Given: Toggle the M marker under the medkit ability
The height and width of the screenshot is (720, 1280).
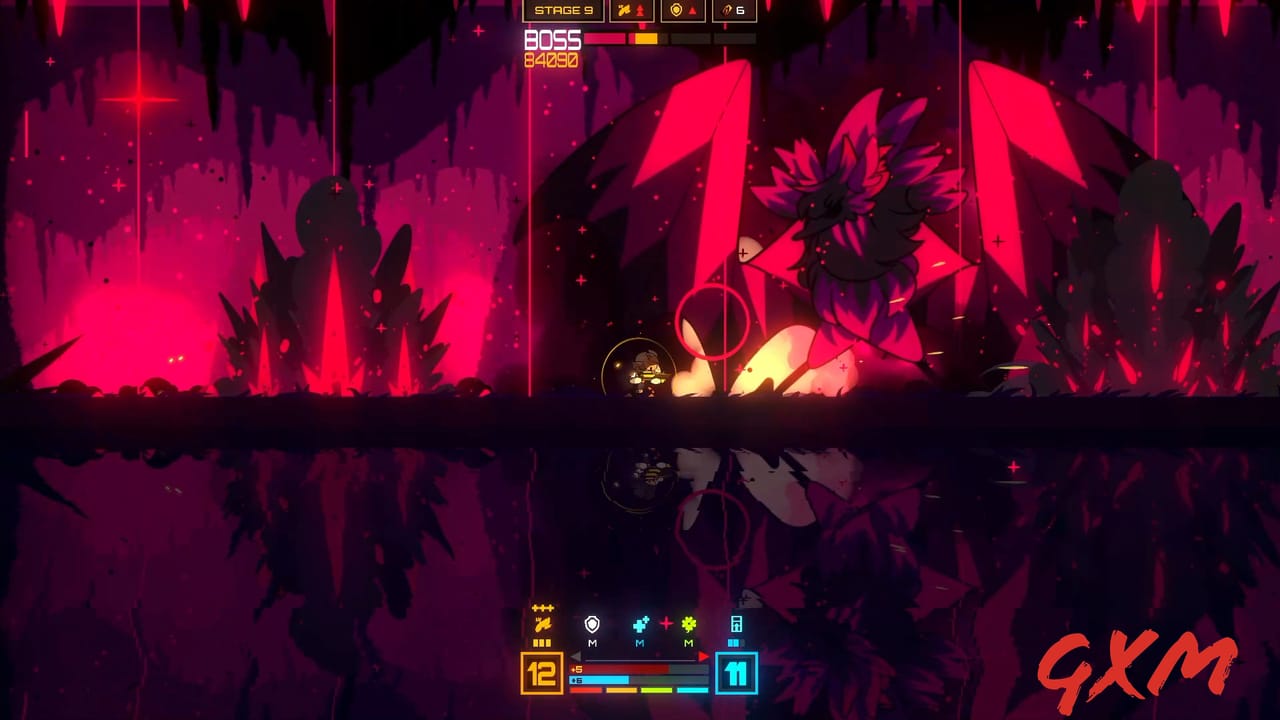Looking at the screenshot, I should pos(638,643).
